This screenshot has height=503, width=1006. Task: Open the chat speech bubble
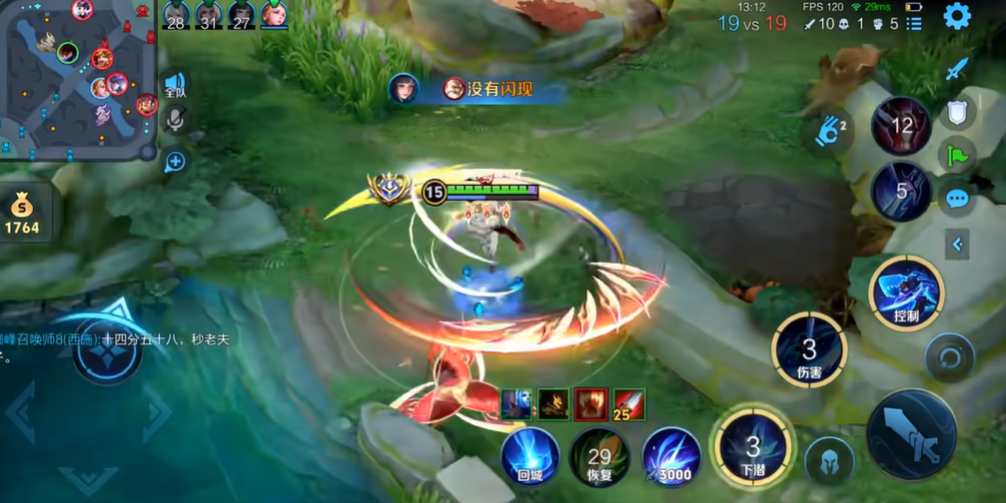point(957,199)
